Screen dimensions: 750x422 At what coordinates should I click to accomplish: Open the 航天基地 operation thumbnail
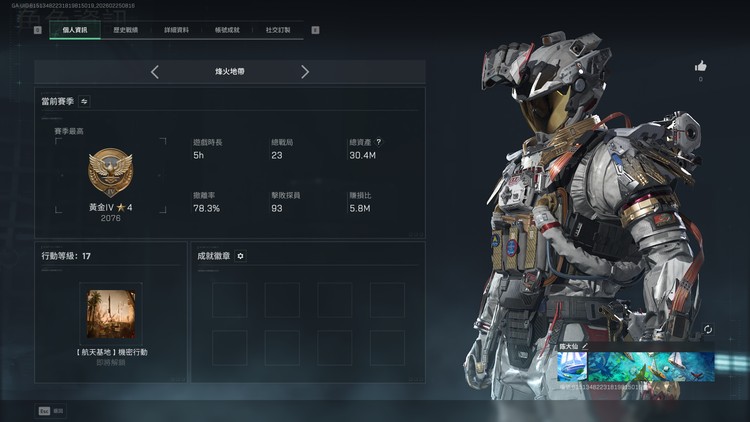[111, 313]
